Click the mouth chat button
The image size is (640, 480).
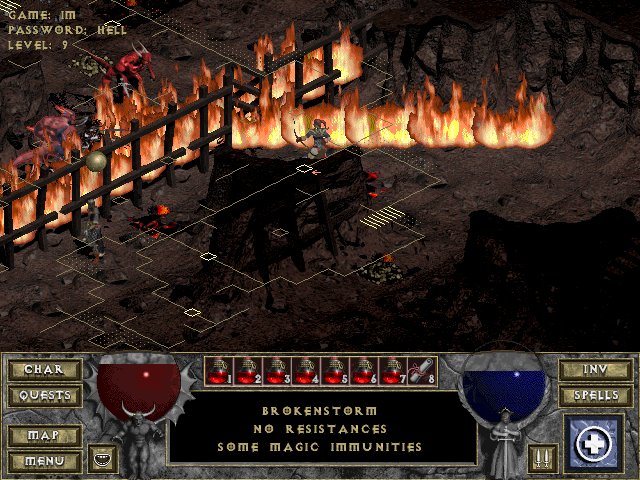tap(102, 458)
